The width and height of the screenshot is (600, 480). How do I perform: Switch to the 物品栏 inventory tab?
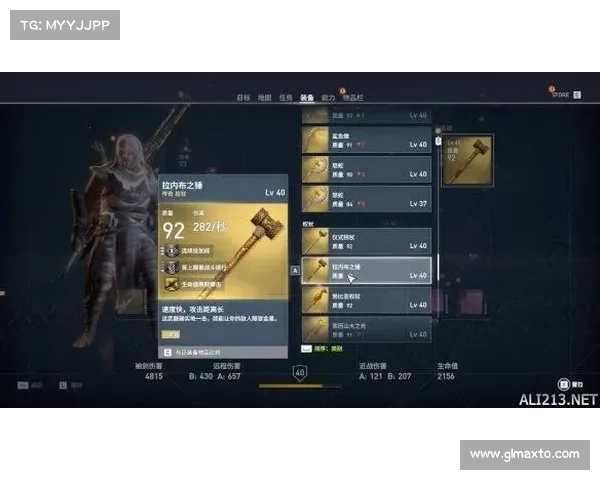coord(353,97)
